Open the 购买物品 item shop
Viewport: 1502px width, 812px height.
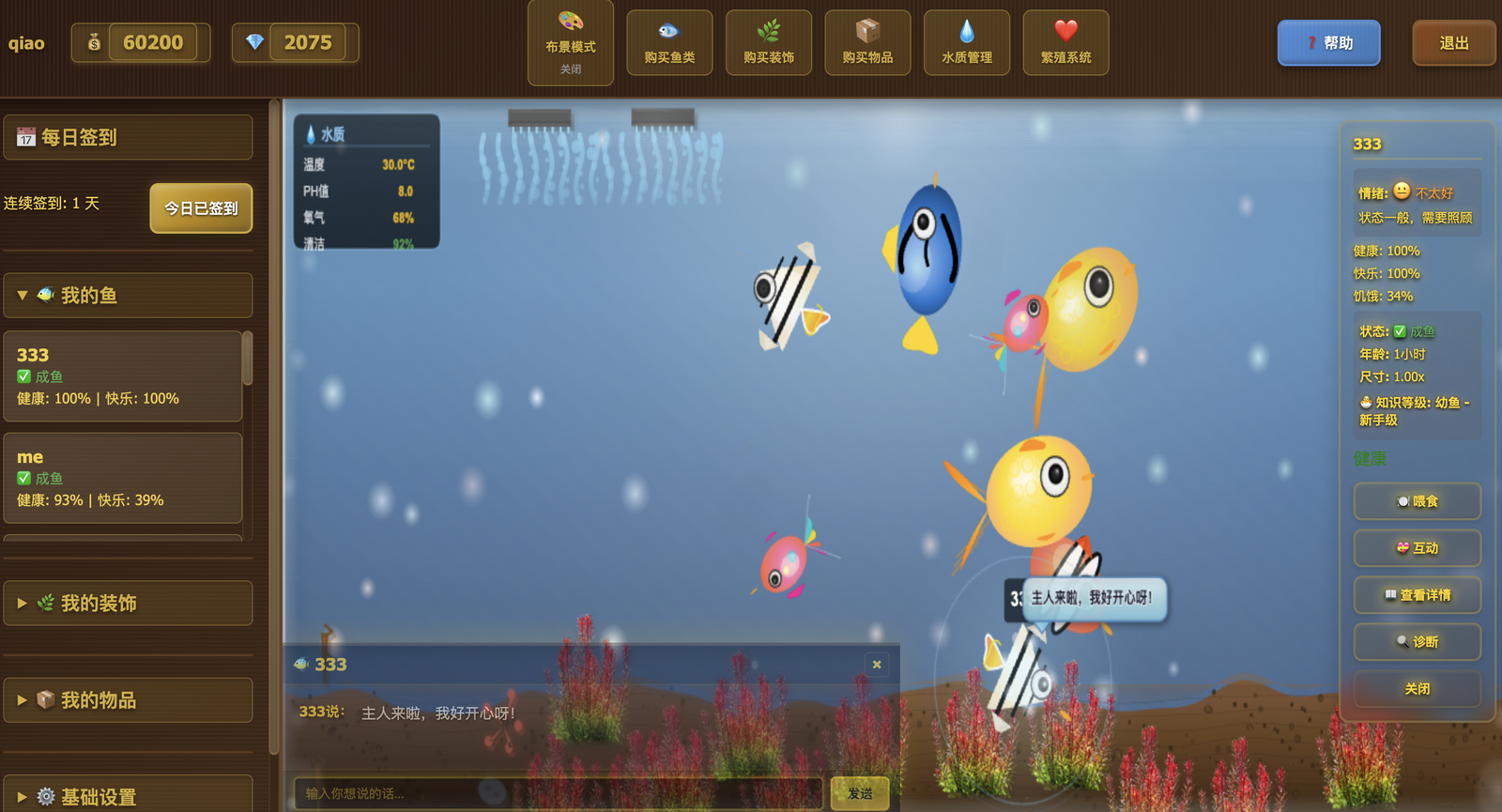point(866,42)
